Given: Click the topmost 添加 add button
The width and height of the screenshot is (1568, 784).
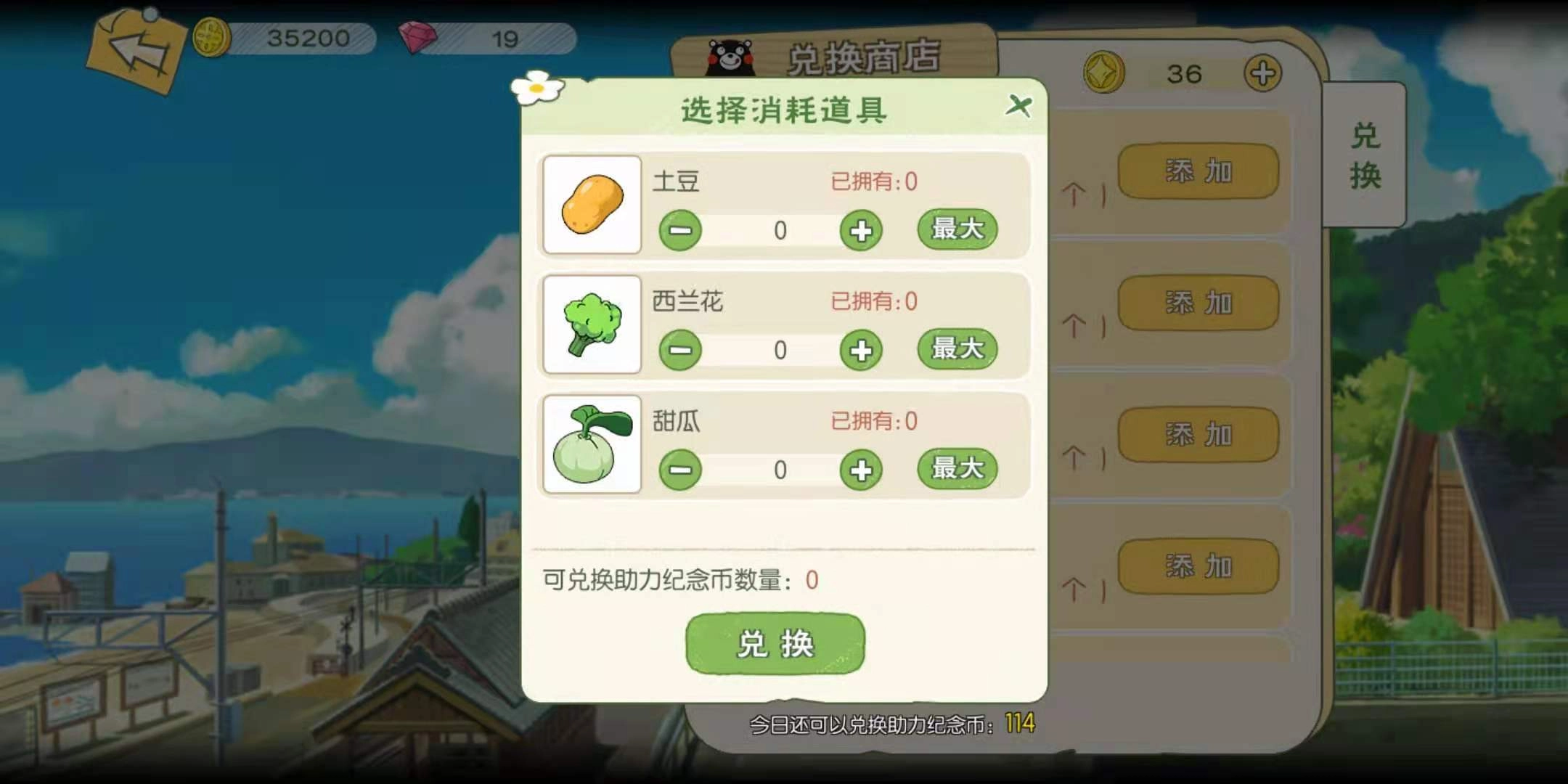Looking at the screenshot, I should [1196, 170].
